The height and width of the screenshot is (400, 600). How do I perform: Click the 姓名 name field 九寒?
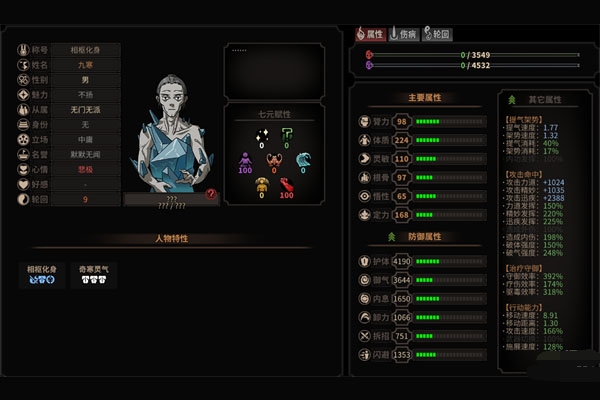(86, 64)
